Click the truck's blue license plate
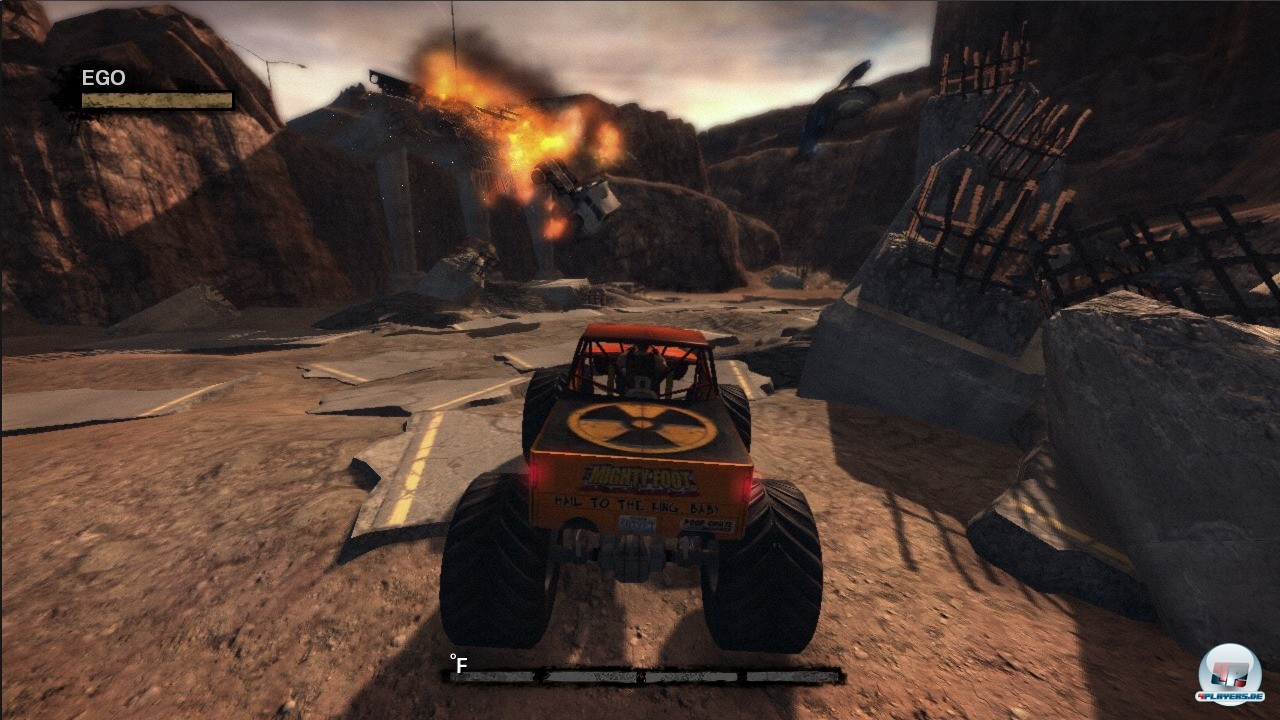This screenshot has width=1280, height=720. click(637, 524)
